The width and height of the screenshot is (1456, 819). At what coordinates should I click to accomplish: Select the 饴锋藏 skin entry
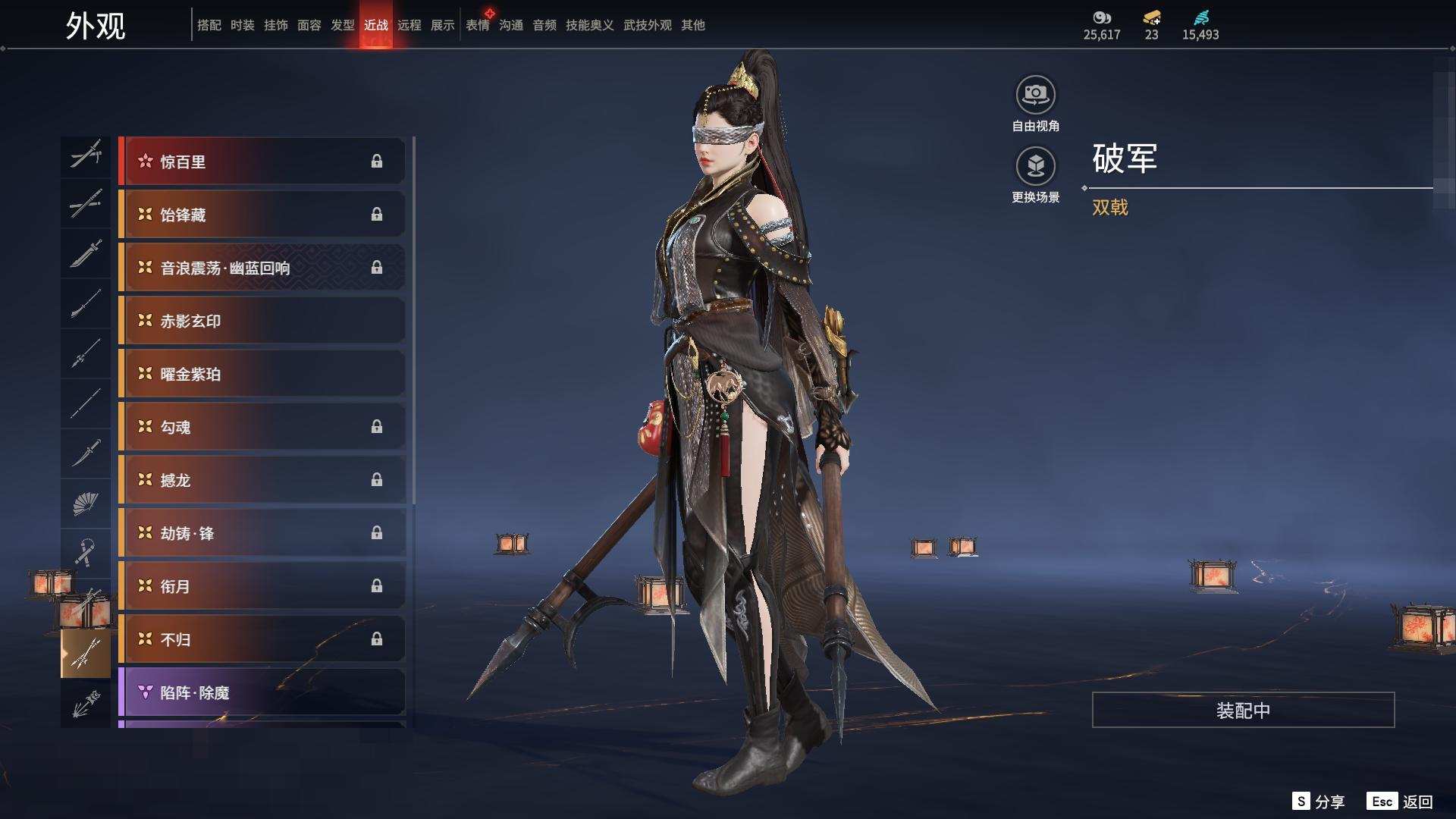[x=262, y=215]
